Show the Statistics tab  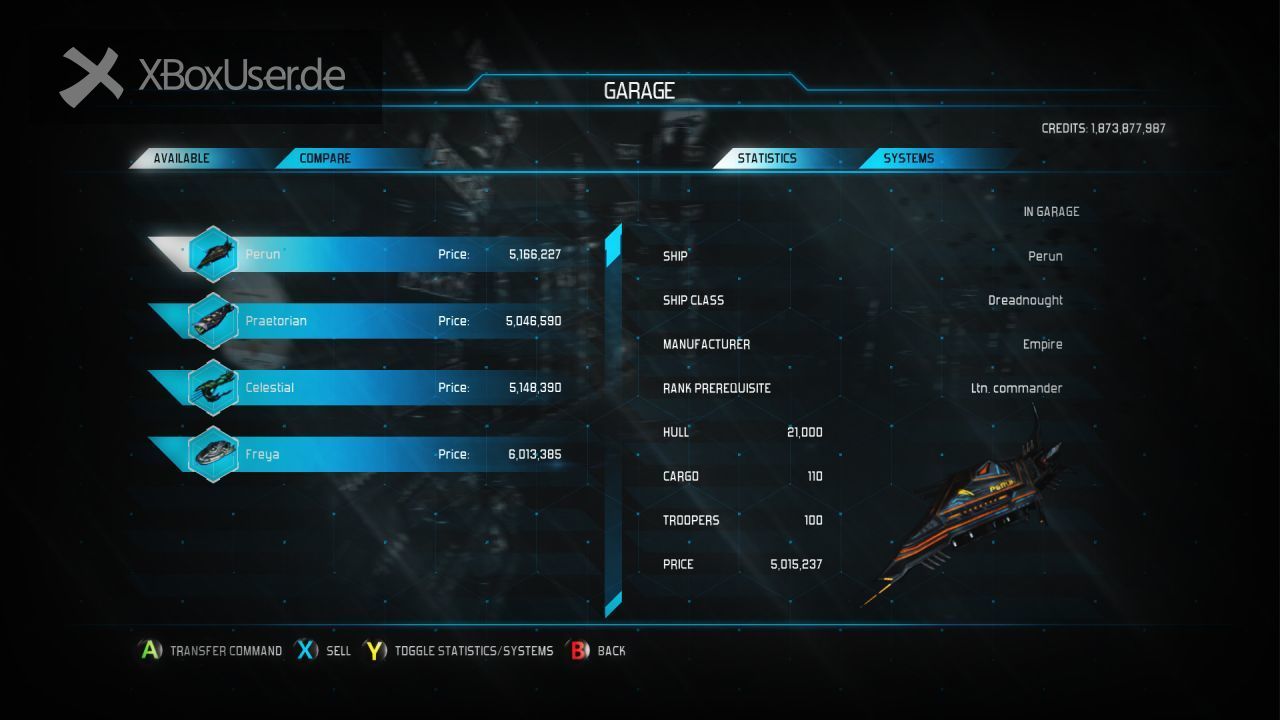(x=767, y=158)
